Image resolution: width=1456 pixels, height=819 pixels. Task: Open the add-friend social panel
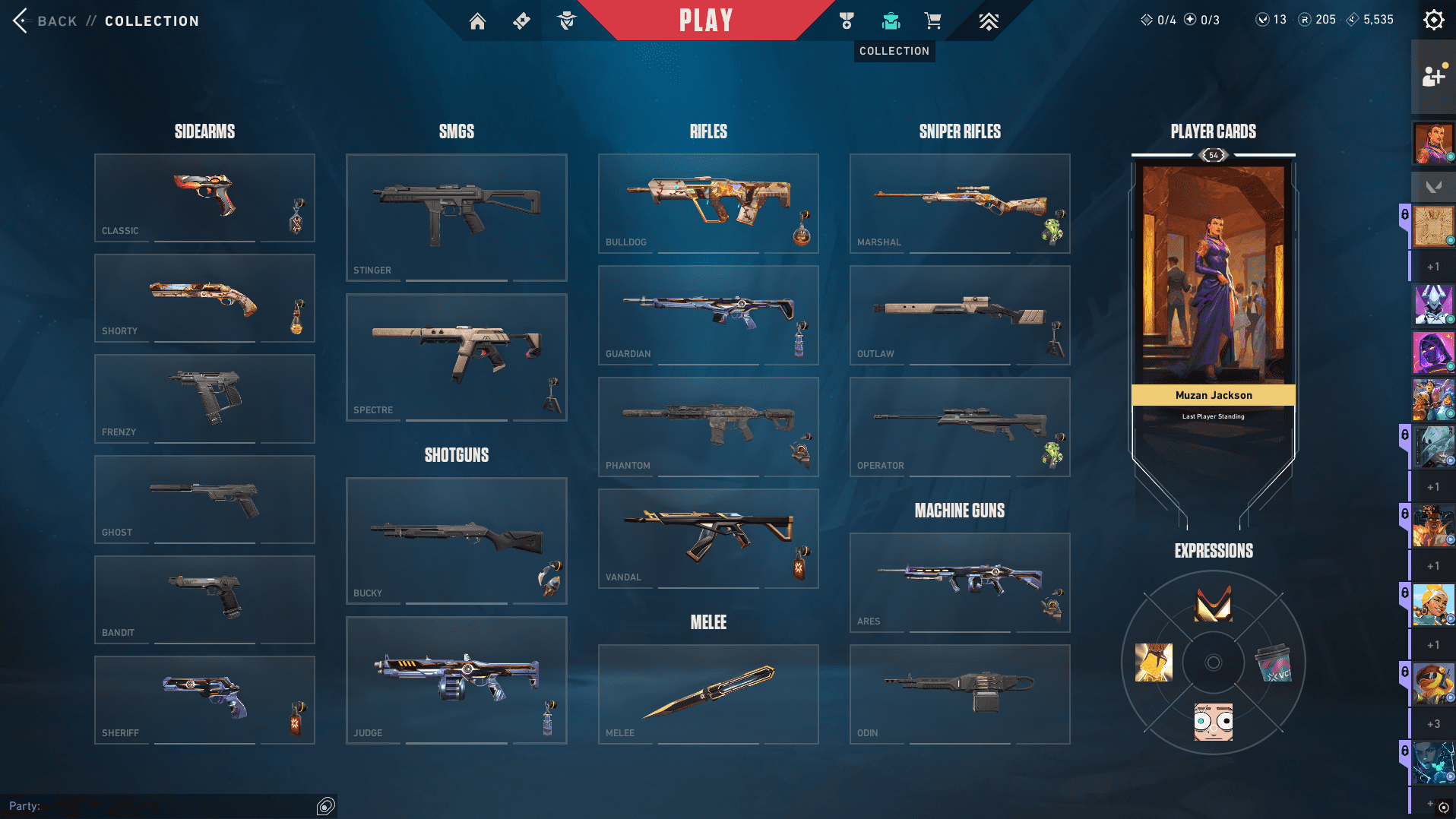pos(1433,76)
